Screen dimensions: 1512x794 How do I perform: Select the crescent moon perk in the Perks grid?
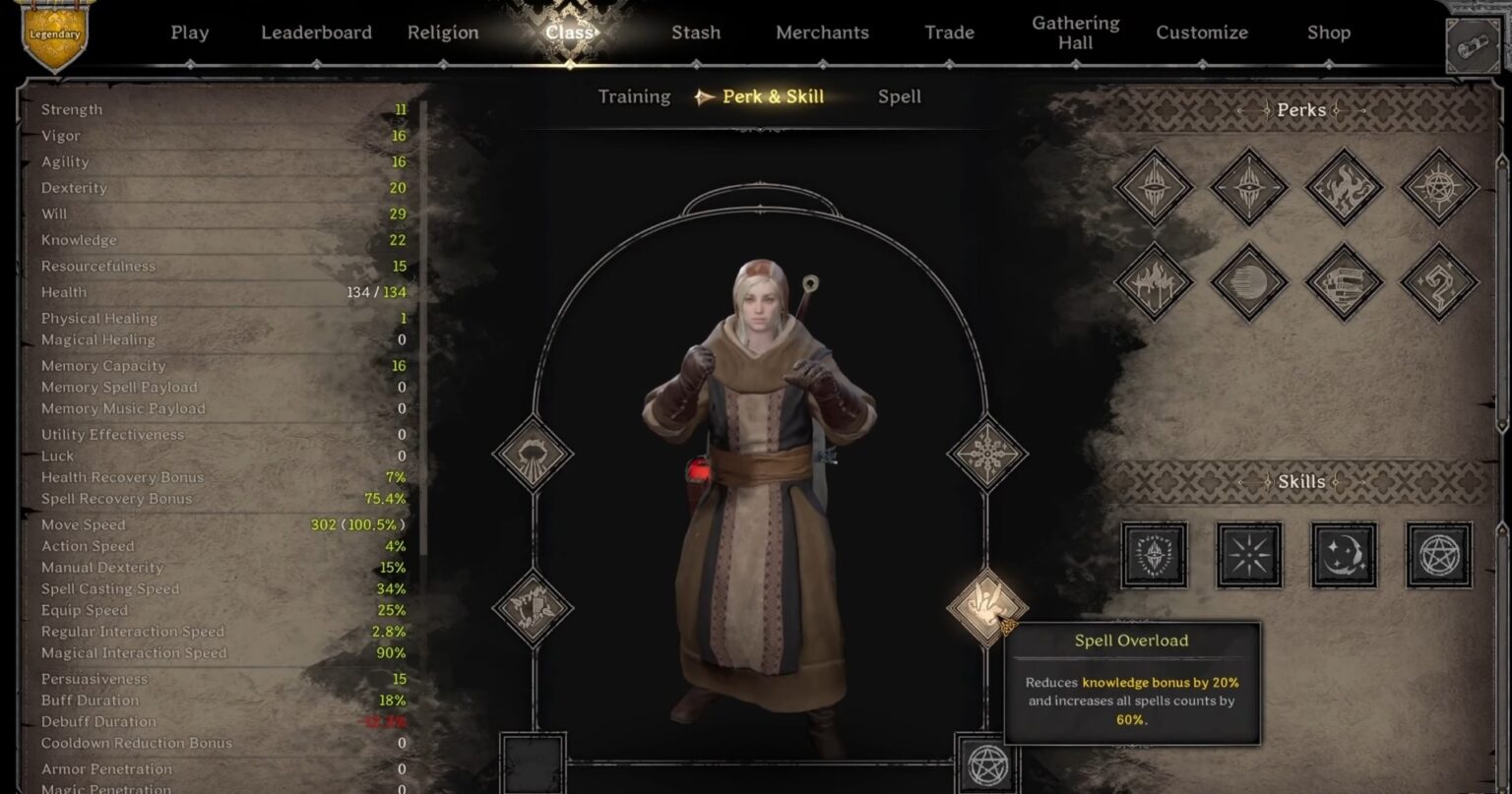coord(1247,282)
